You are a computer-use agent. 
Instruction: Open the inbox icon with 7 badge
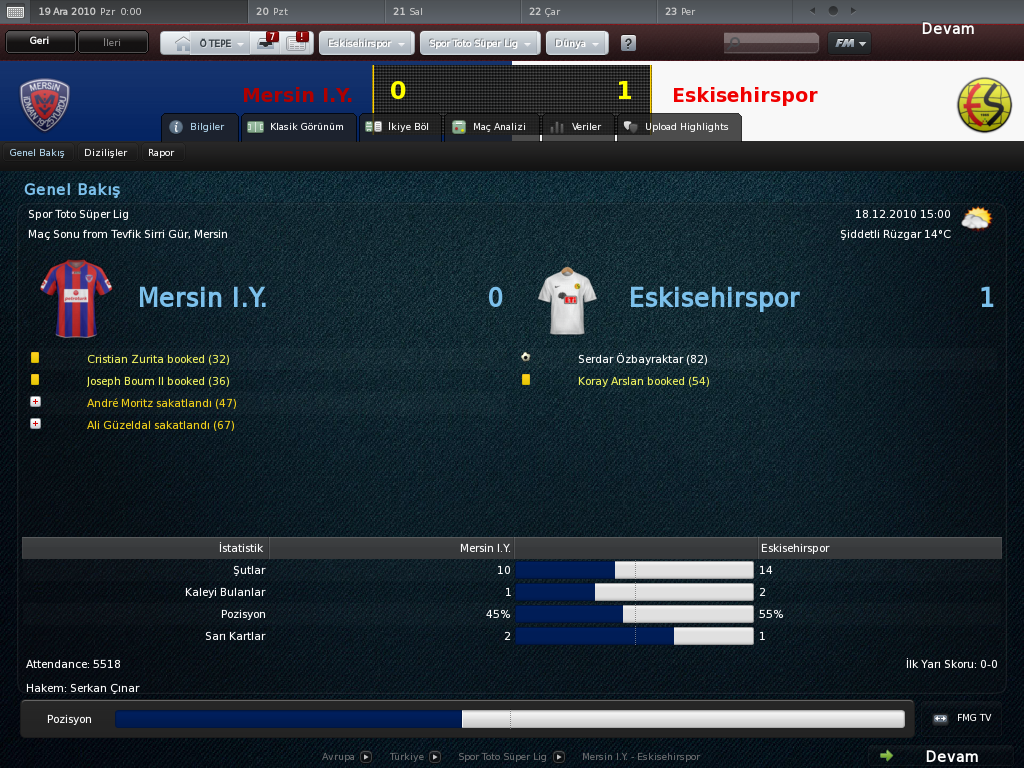[x=267, y=43]
